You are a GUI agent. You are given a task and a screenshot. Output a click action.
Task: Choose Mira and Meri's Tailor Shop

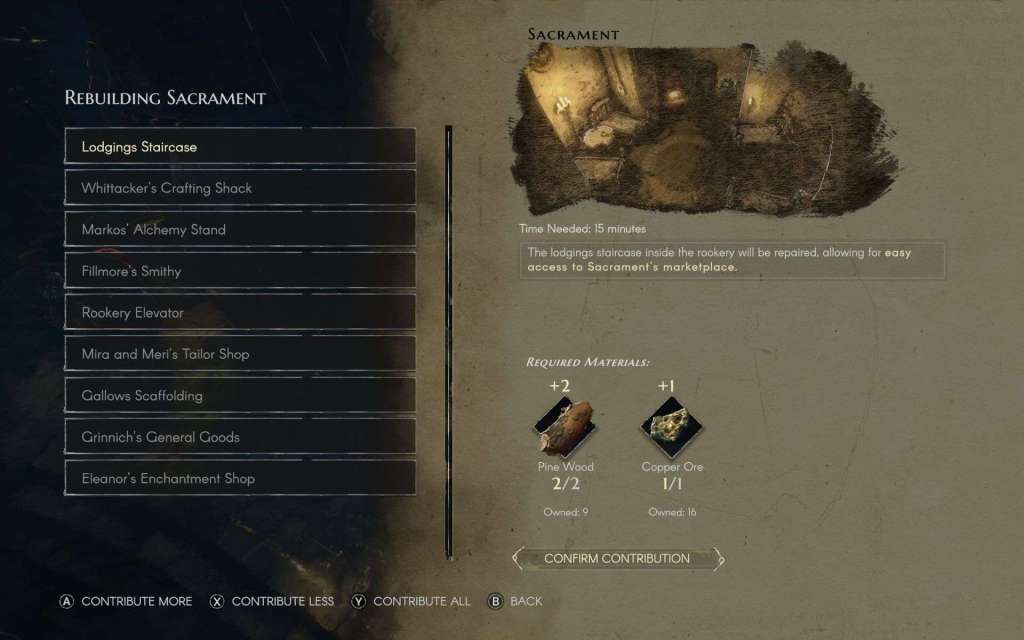240,354
